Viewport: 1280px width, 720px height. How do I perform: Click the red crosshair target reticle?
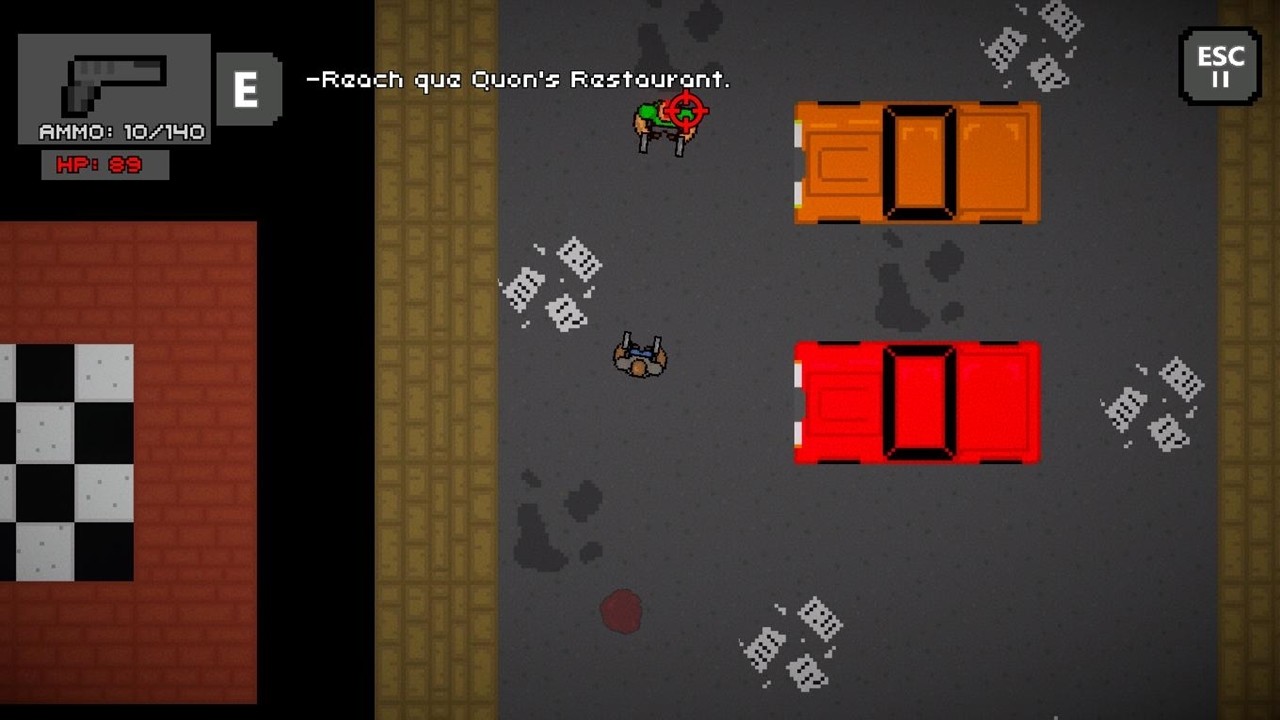[689, 112]
